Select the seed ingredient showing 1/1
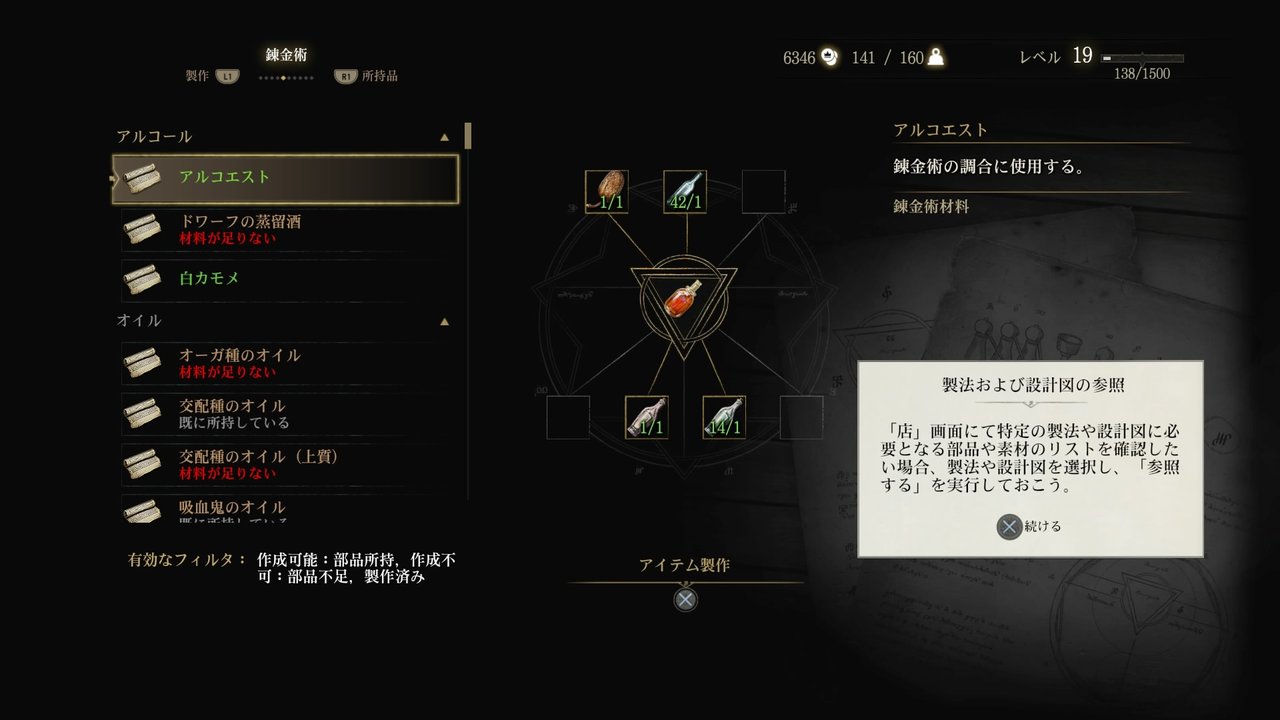1280x720 pixels. 605,189
